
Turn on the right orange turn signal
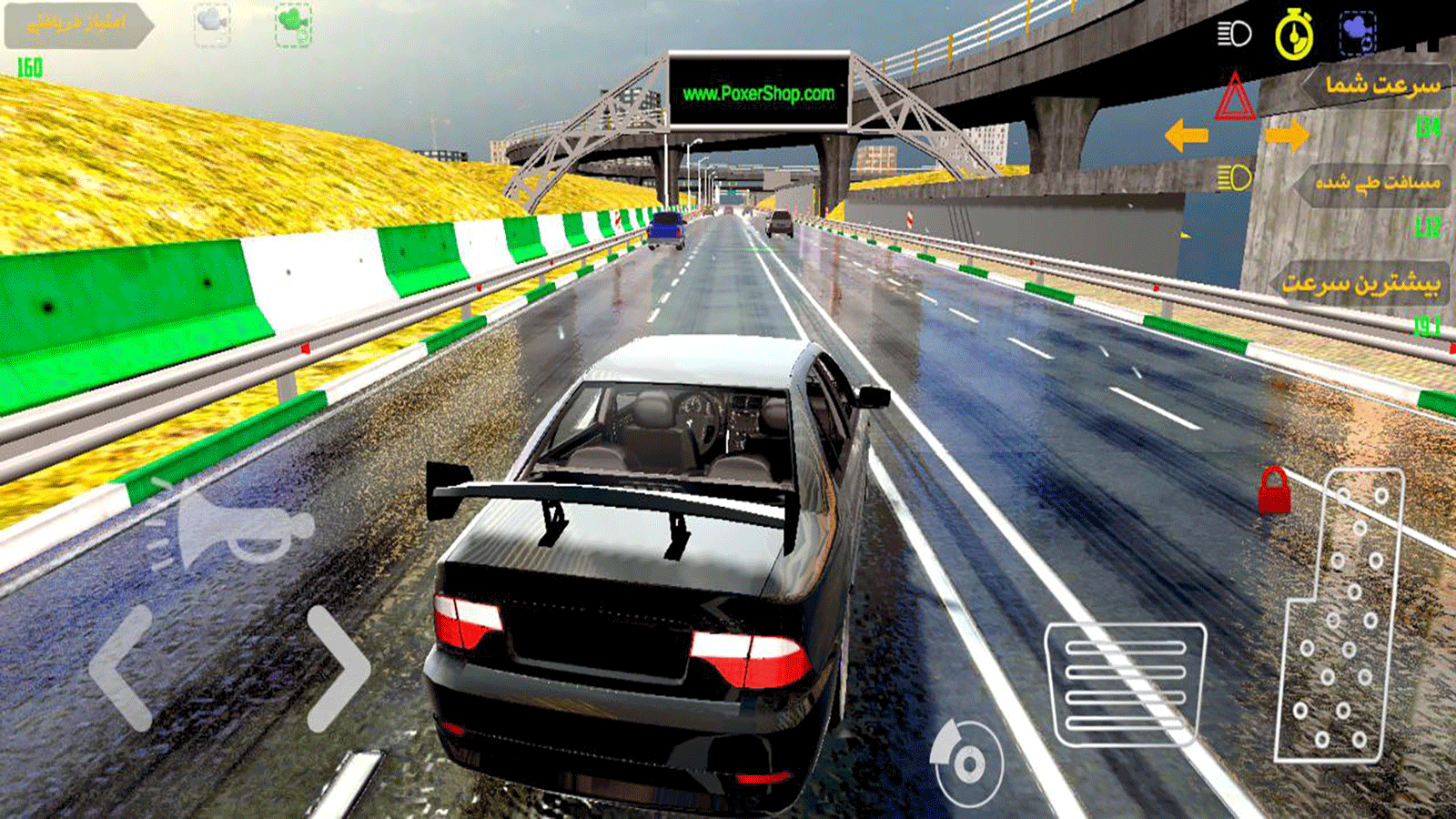1287,136
